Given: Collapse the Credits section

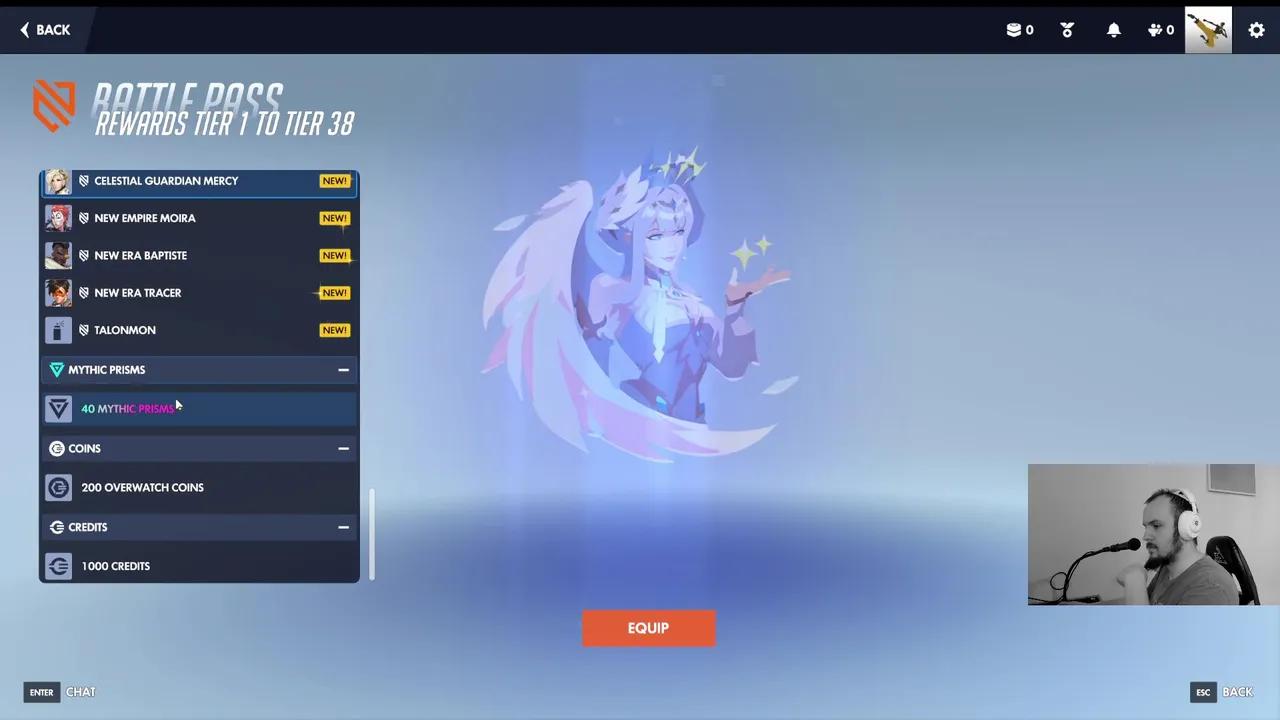Looking at the screenshot, I should [x=343, y=527].
